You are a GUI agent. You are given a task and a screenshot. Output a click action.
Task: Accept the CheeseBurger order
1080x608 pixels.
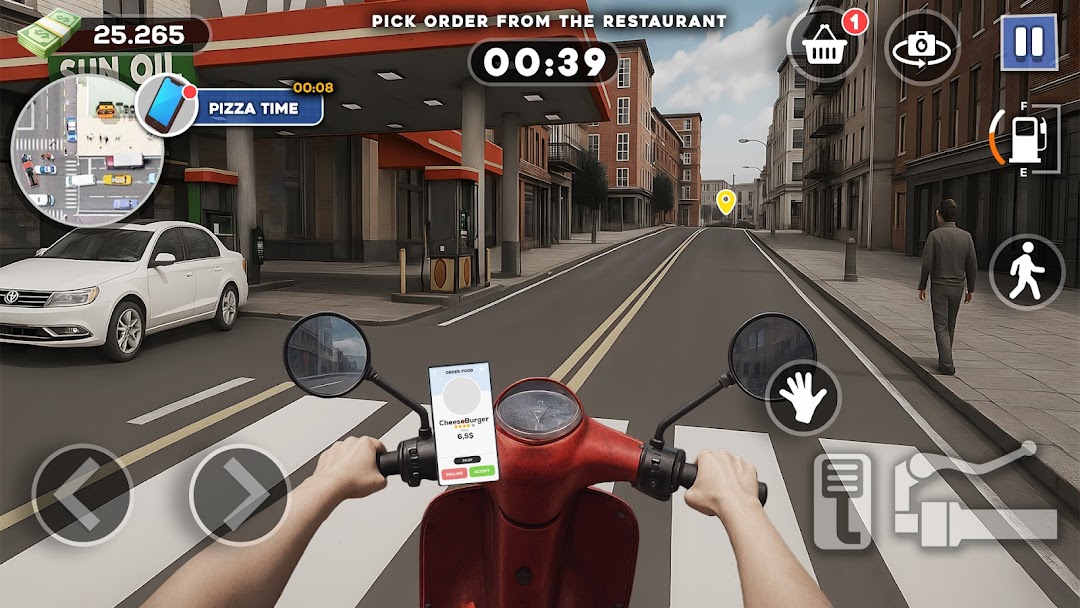click(482, 471)
